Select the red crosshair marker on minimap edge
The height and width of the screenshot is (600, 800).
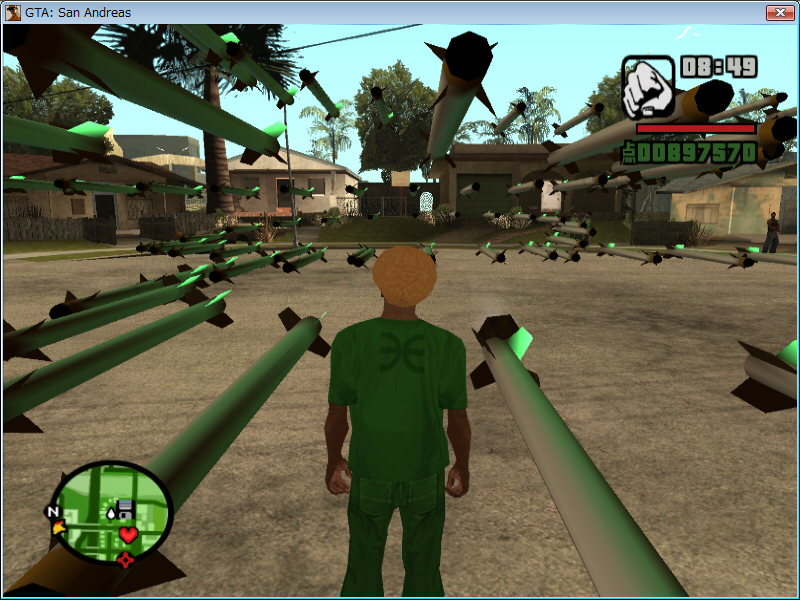(x=125, y=560)
